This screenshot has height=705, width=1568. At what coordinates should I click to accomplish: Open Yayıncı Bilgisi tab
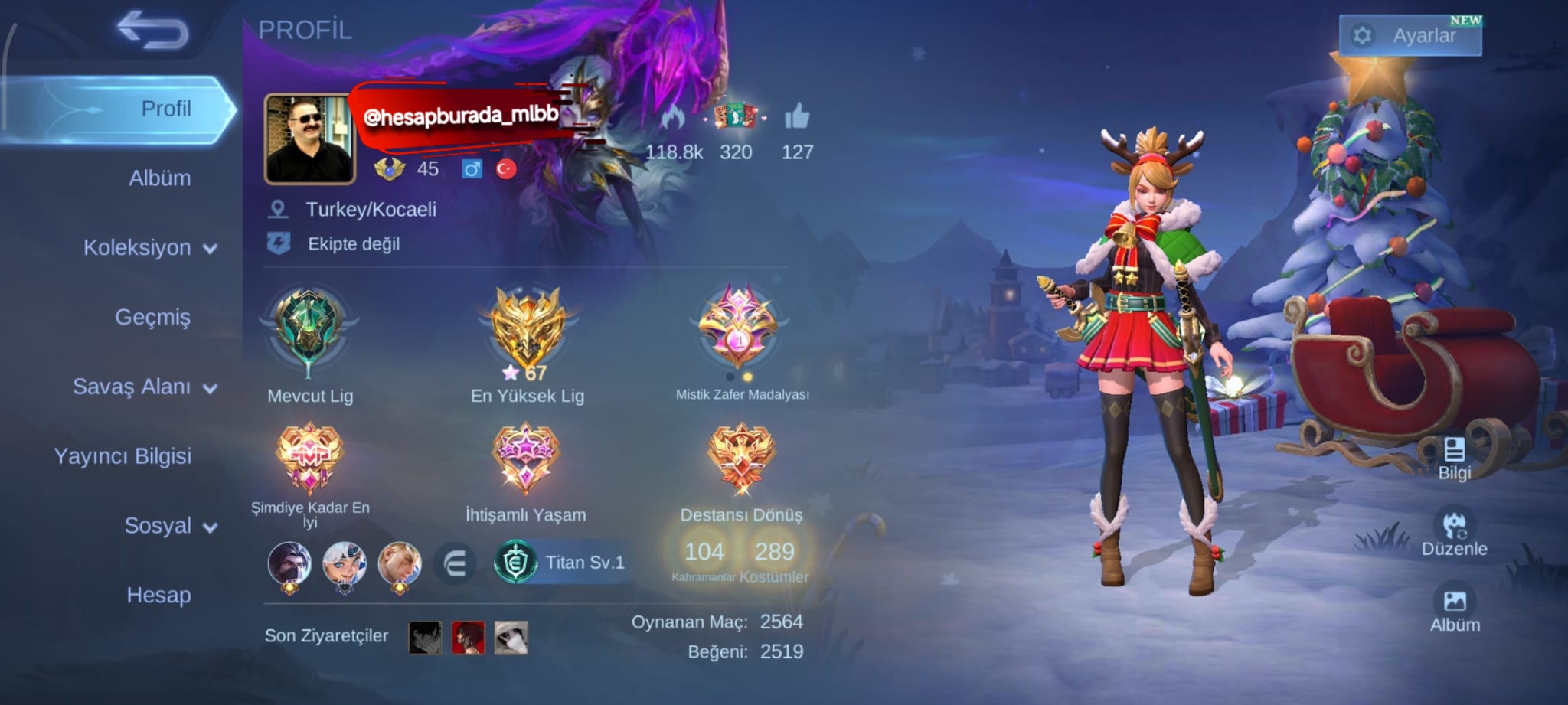pos(122,456)
